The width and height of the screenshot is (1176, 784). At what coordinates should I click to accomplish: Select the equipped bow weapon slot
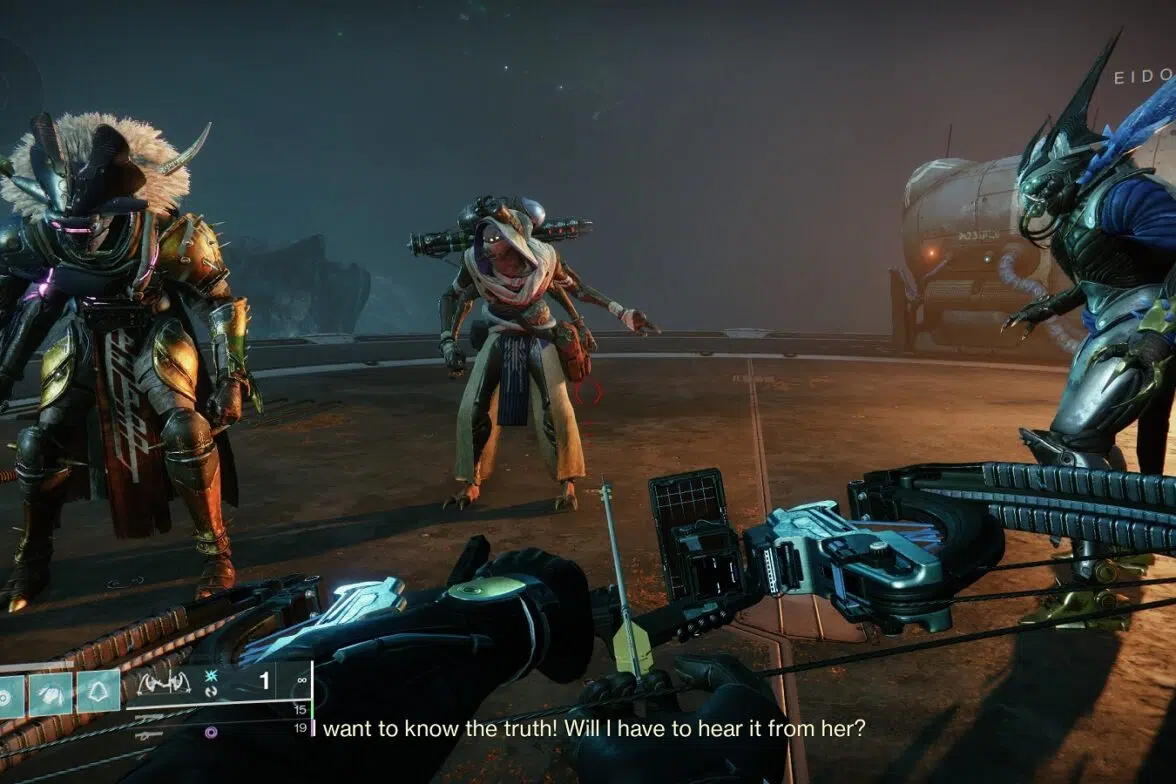coord(164,684)
